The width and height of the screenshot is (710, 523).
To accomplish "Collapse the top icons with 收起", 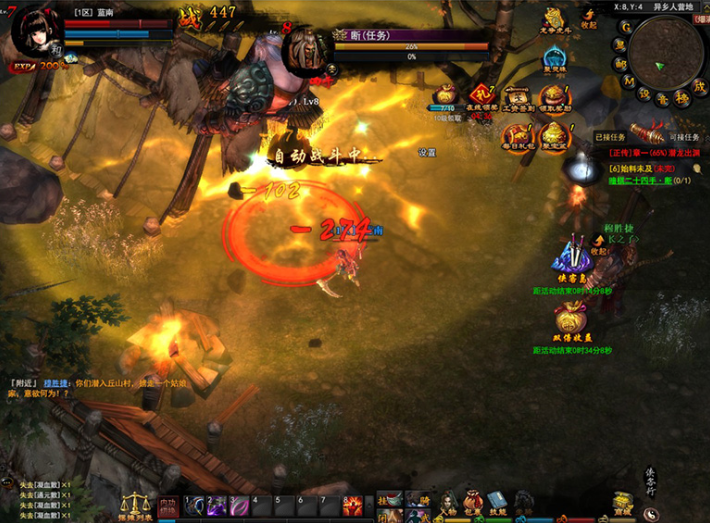I will 590,16.
